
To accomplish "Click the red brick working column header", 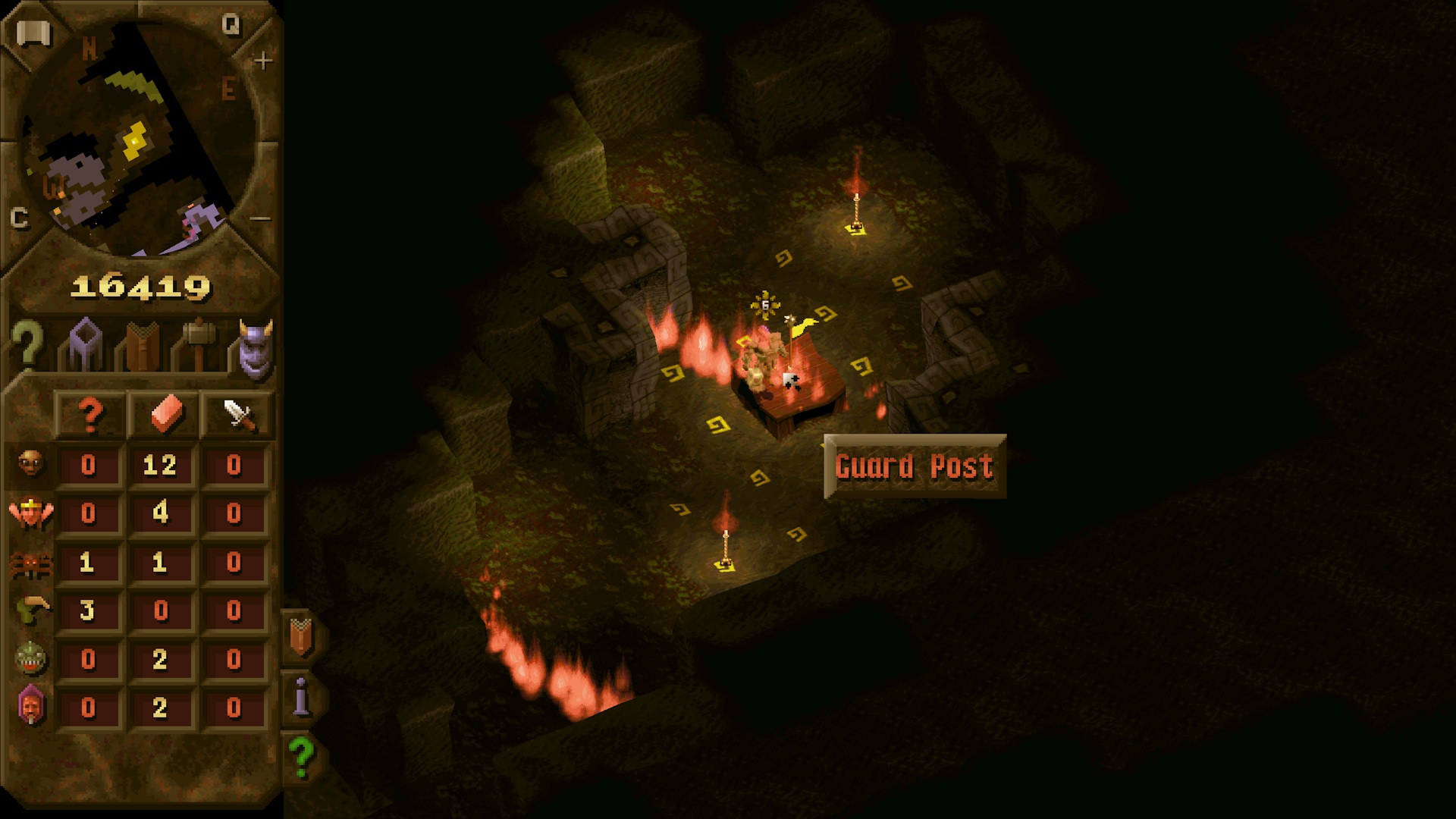I will pos(165,415).
